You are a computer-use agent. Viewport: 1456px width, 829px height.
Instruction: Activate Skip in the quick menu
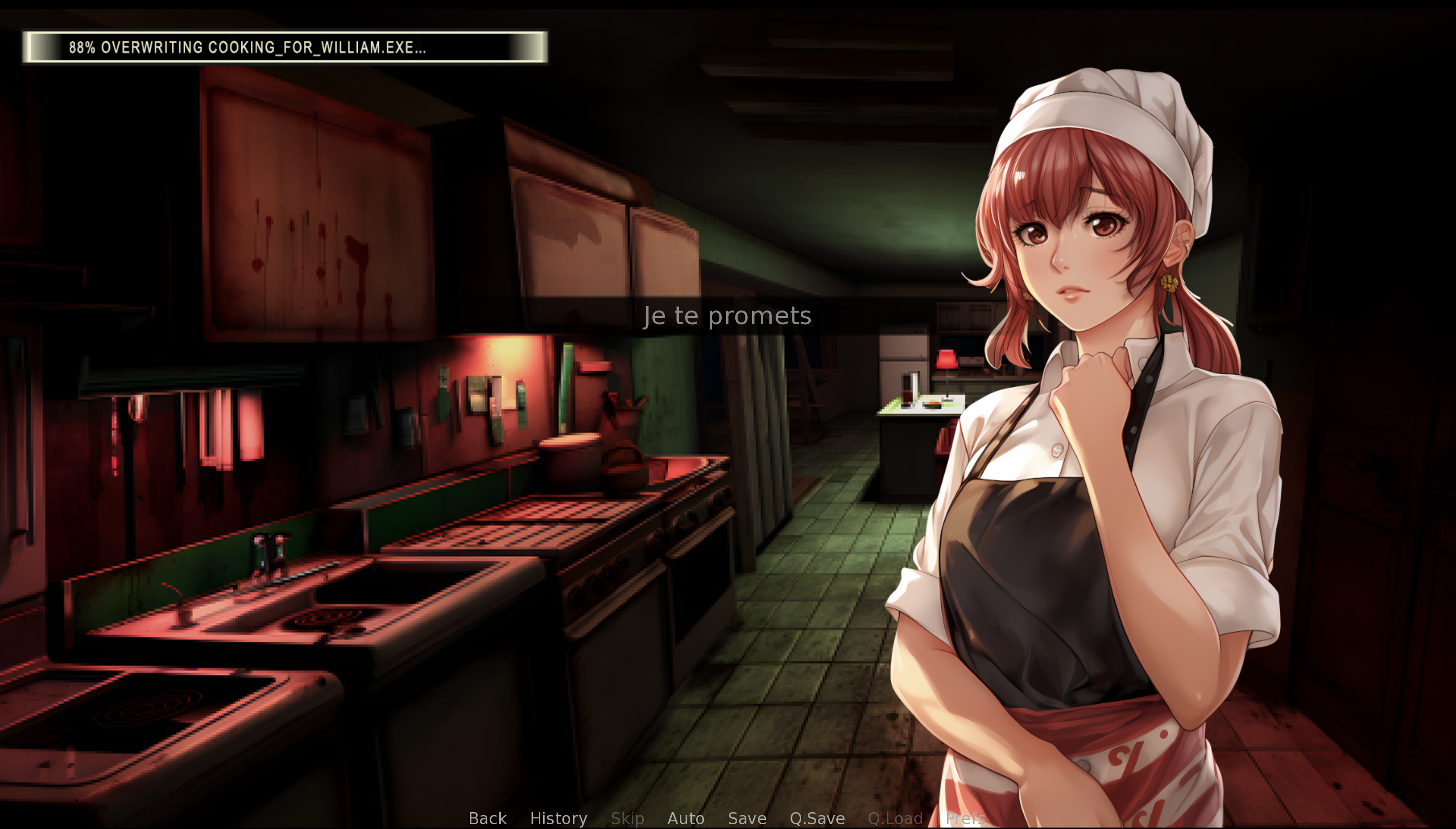point(627,818)
